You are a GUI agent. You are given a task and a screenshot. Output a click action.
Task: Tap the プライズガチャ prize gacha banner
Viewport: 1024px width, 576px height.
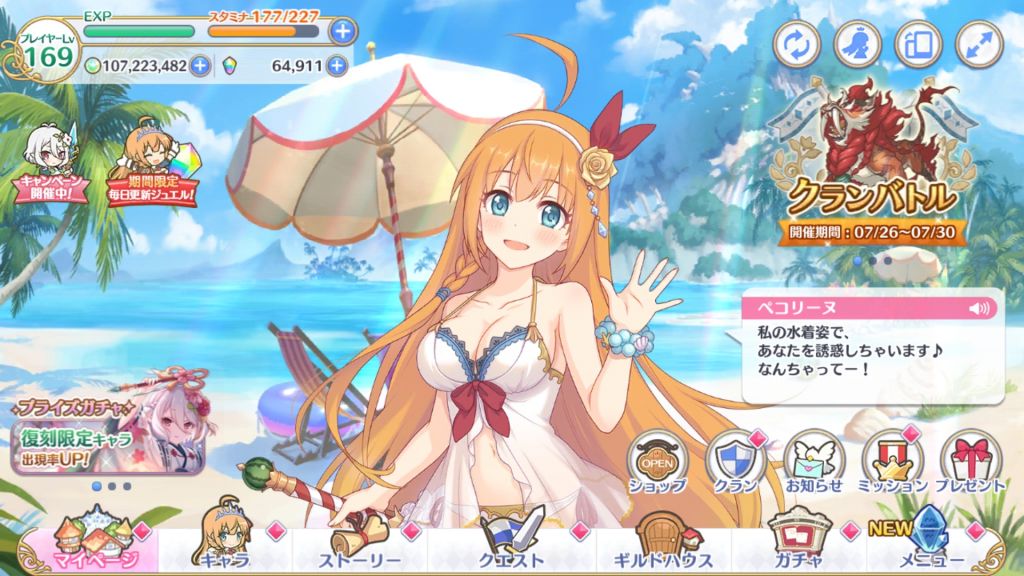[106, 425]
